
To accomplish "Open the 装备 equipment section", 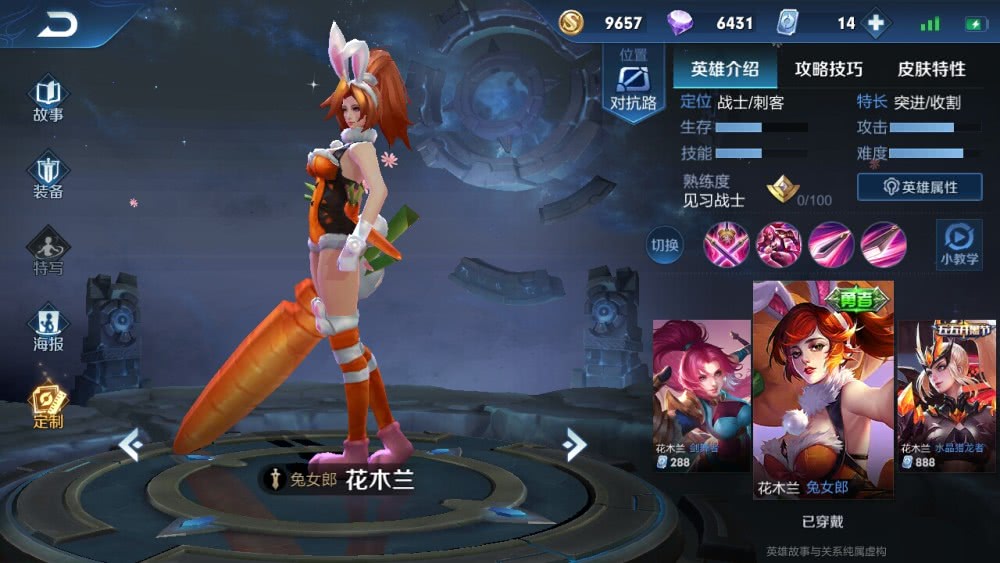I will 48,177.
